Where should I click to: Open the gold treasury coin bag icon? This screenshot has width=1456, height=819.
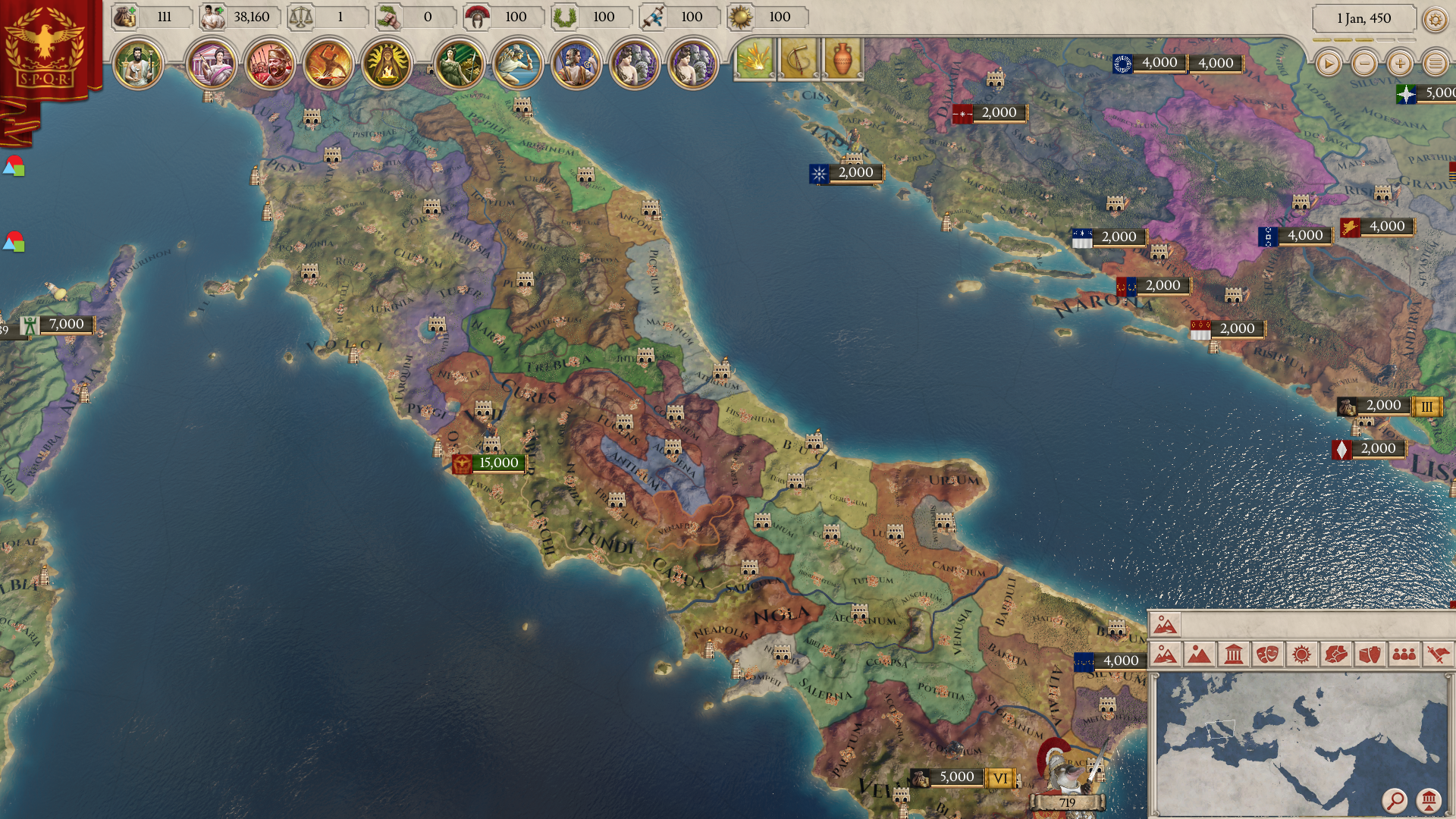[125, 17]
